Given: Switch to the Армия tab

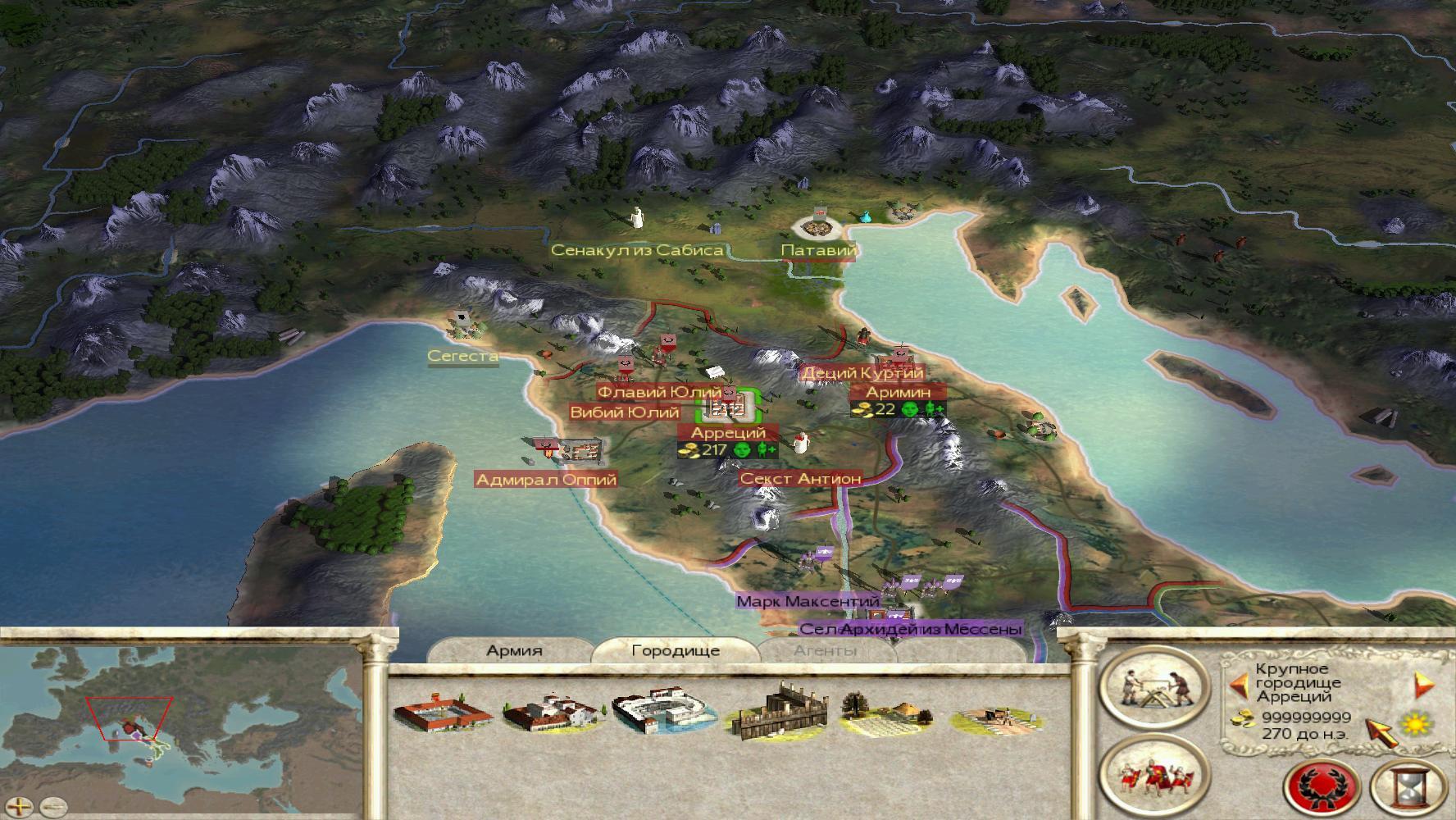Looking at the screenshot, I should [514, 651].
